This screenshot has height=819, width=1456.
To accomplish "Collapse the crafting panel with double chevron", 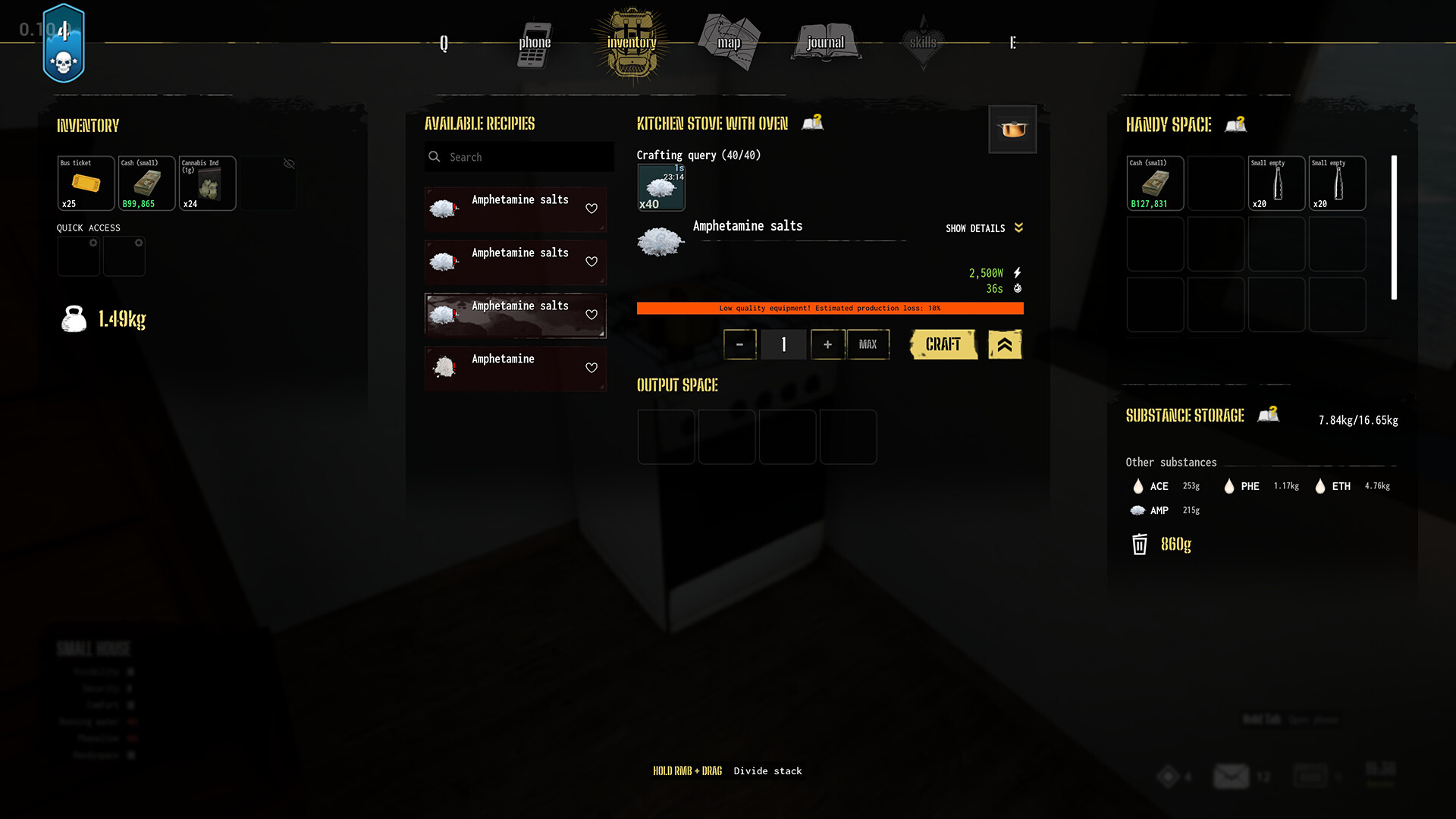I will (x=1005, y=344).
